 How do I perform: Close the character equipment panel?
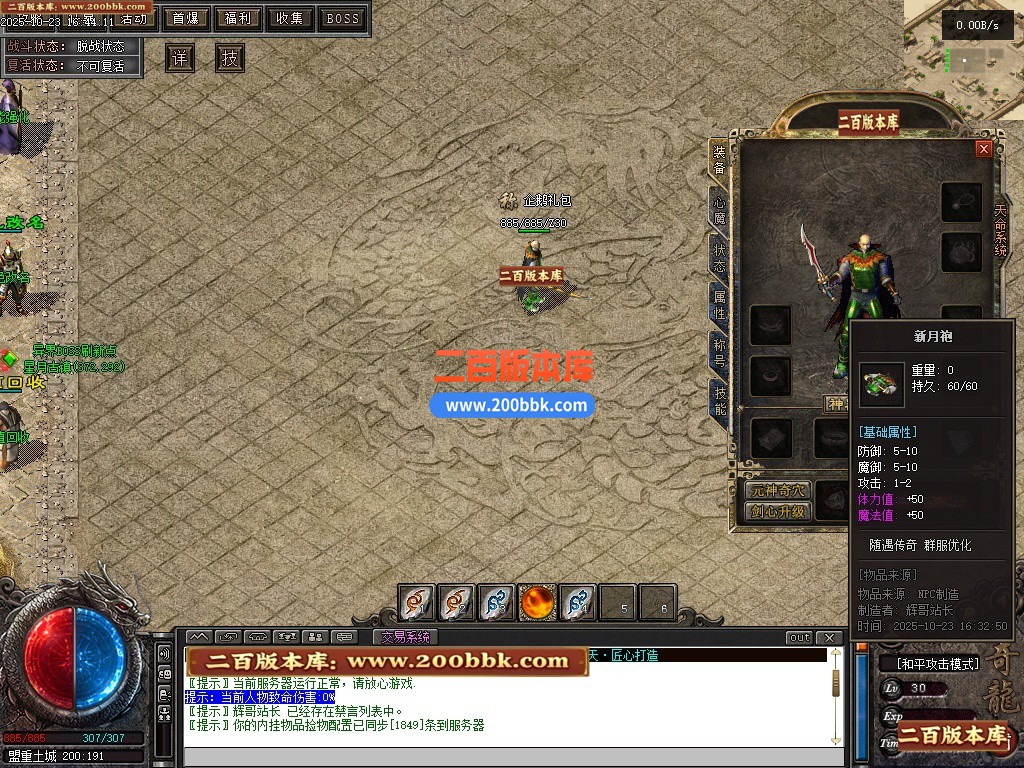(x=984, y=149)
